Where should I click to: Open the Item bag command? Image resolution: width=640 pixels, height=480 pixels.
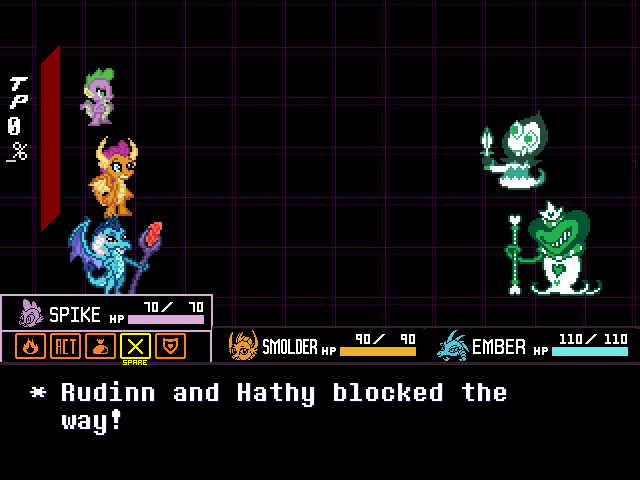pyautogui.click(x=100, y=346)
